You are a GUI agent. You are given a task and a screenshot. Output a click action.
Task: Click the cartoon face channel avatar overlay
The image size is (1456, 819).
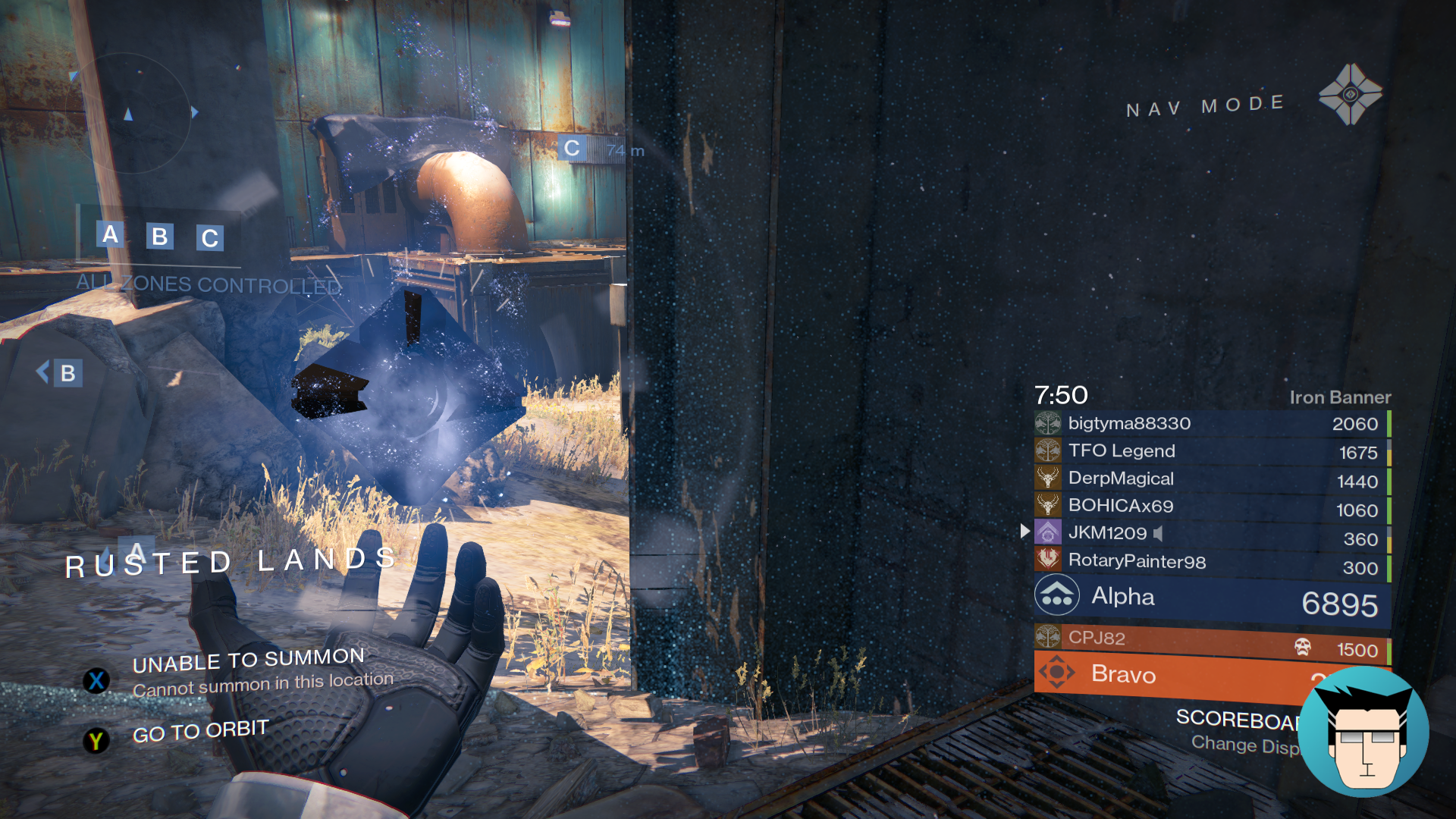pyautogui.click(x=1364, y=733)
